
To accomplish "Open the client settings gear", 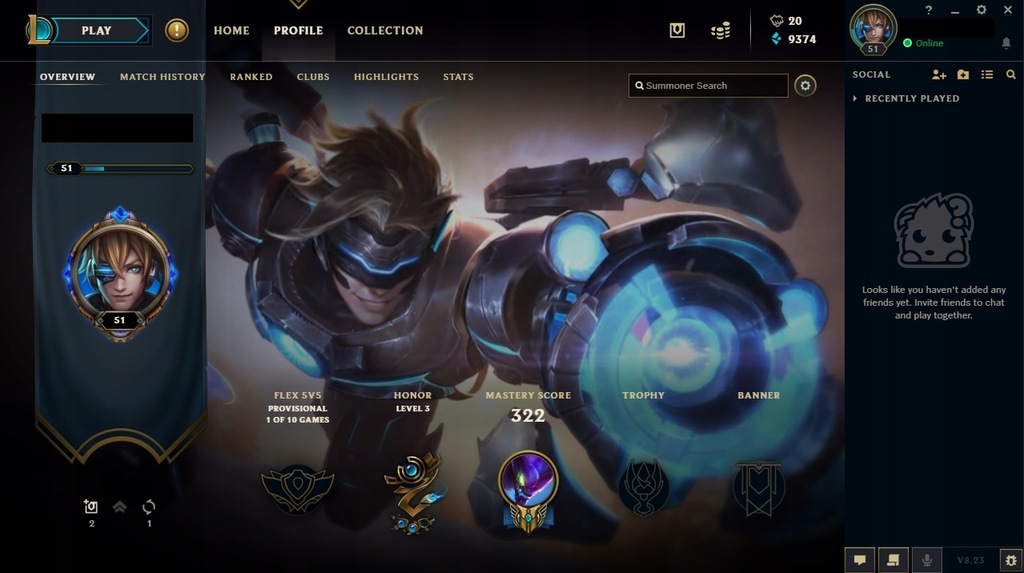I will point(981,10).
